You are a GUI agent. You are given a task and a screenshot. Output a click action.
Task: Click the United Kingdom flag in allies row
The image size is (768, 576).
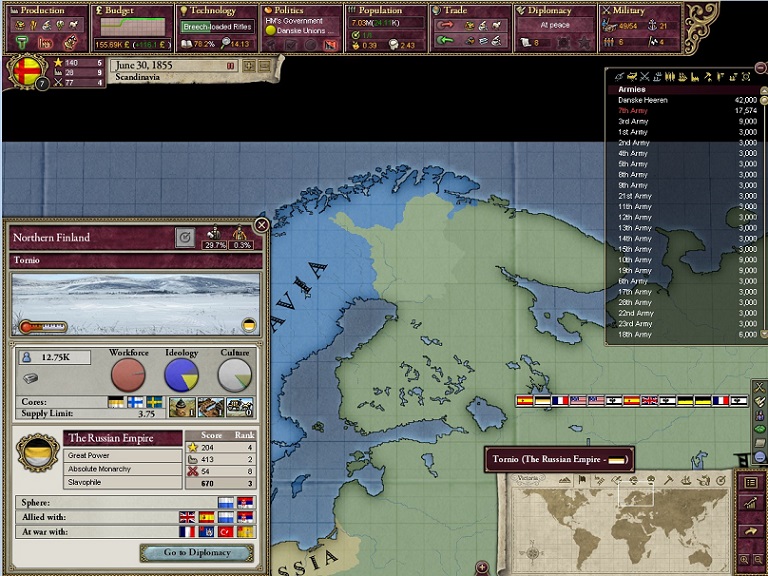tap(186, 517)
